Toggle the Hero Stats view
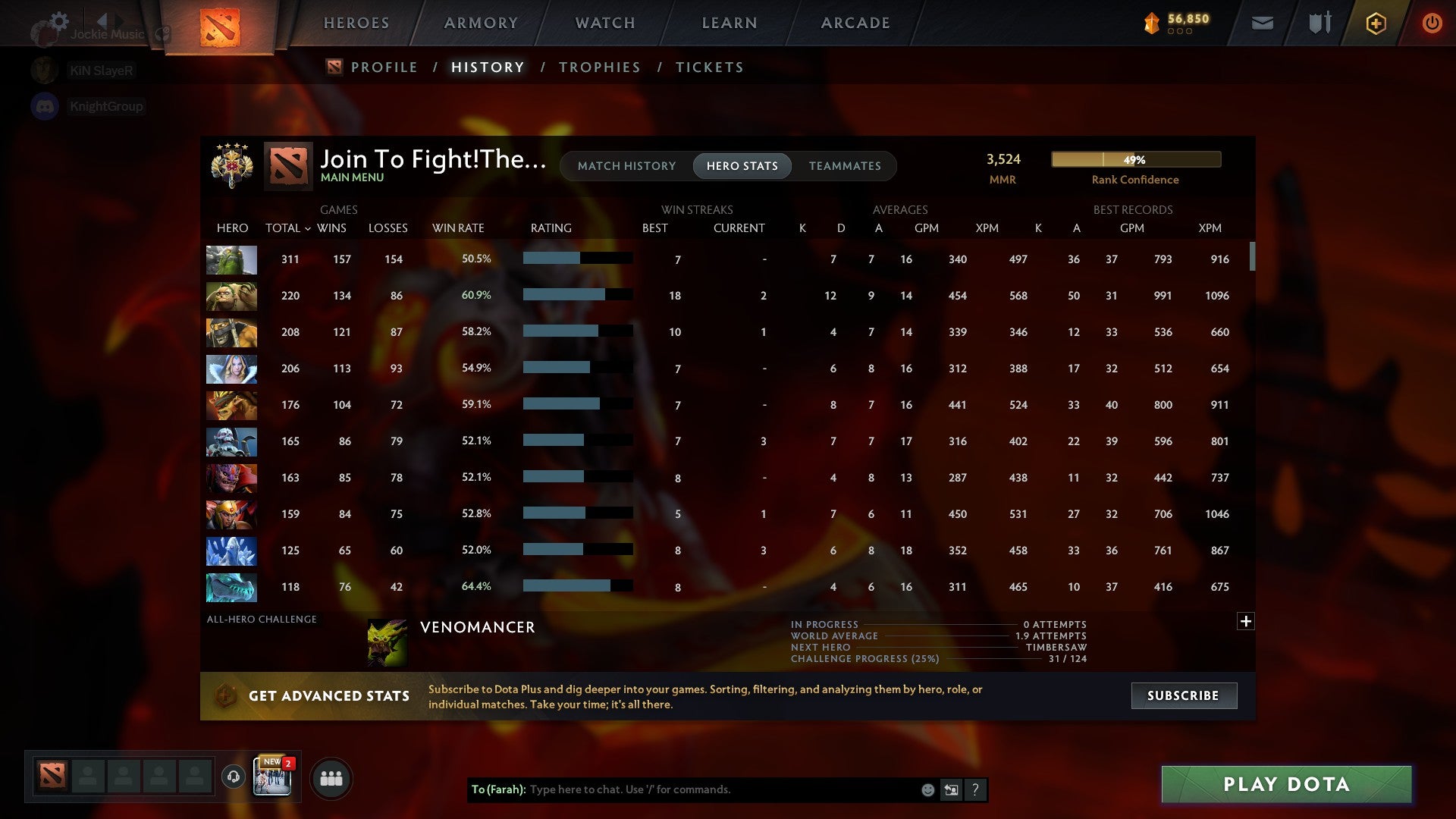Viewport: 1456px width, 819px height. pyautogui.click(x=742, y=165)
